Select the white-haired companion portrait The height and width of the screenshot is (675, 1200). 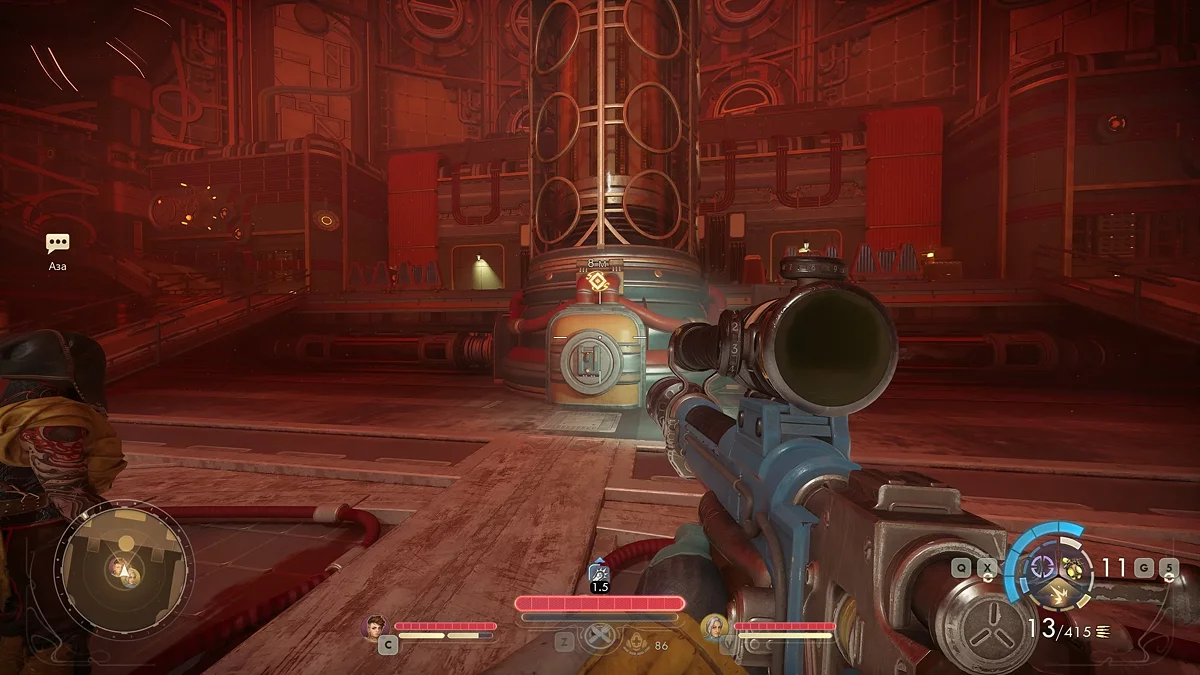[x=714, y=626]
